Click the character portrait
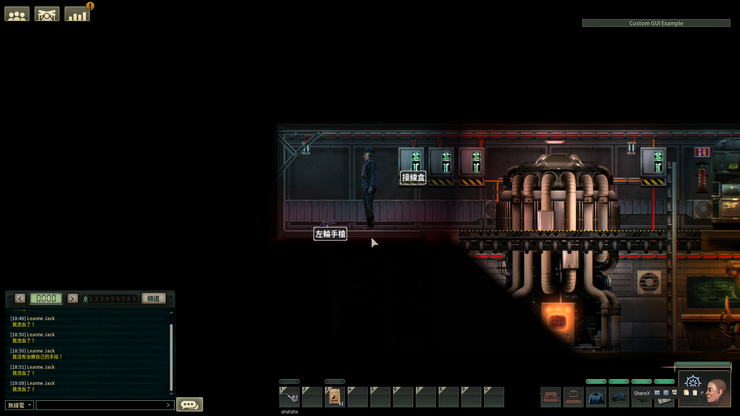The height and width of the screenshot is (416, 740). point(716,390)
